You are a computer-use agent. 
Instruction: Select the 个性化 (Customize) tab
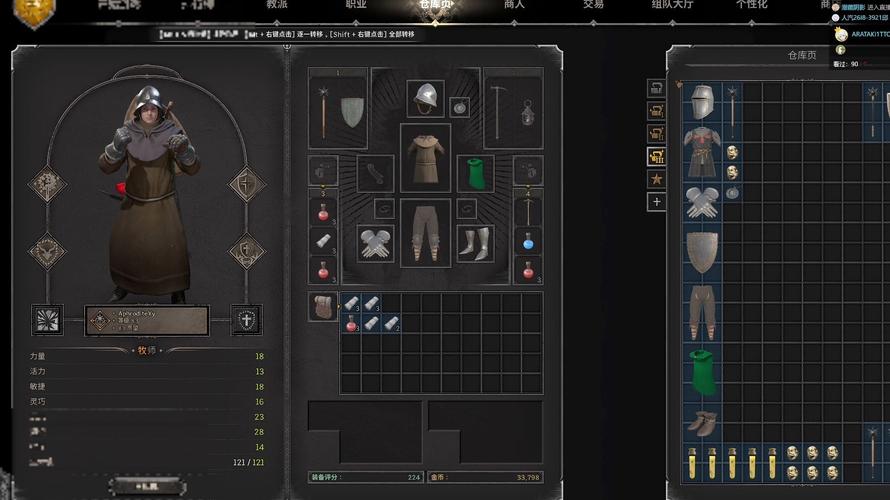[x=751, y=5]
